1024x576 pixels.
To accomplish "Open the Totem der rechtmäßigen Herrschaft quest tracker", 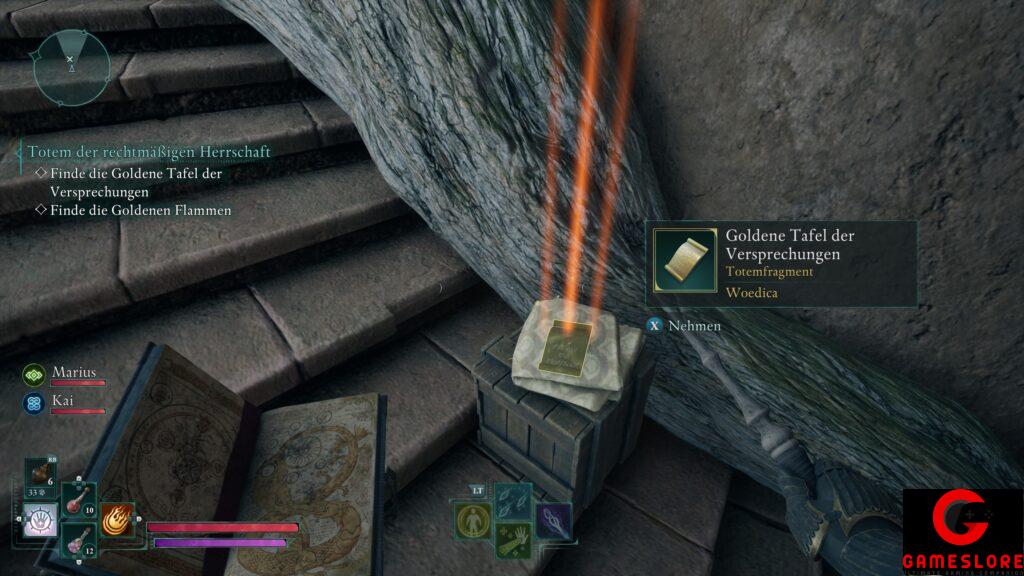I will pyautogui.click(x=149, y=151).
